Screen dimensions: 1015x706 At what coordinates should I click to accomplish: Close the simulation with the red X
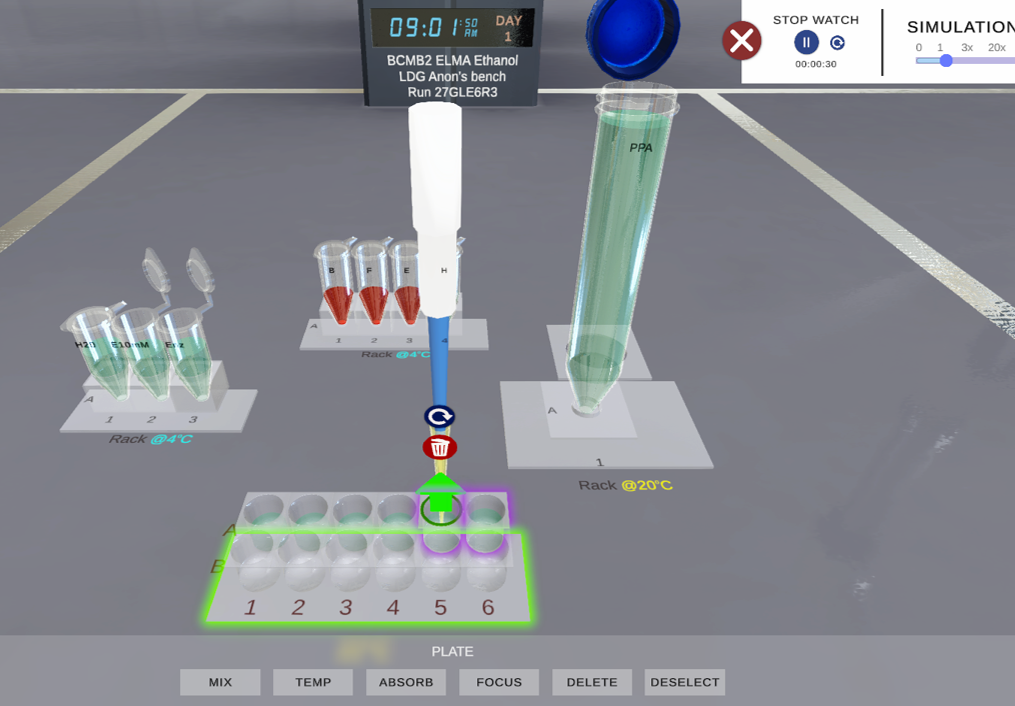[742, 41]
